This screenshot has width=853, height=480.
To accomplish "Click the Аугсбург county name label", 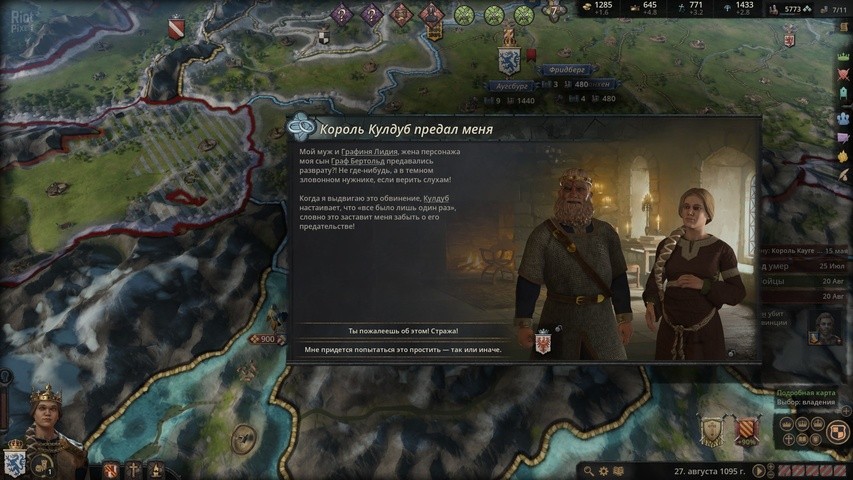I will 512,87.
